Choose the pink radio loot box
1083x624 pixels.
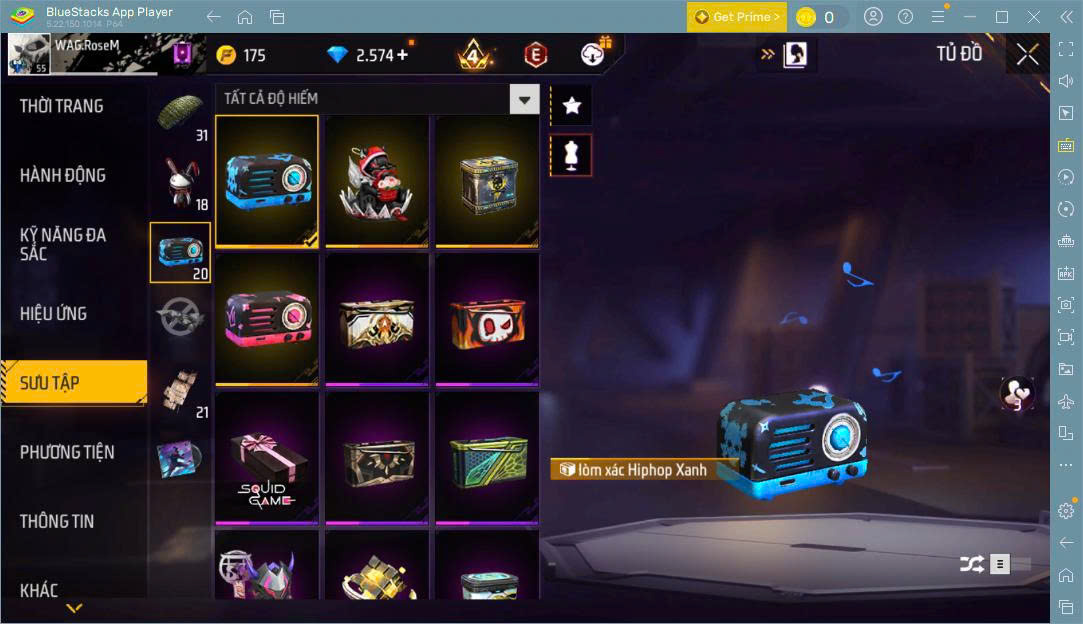[x=267, y=319]
